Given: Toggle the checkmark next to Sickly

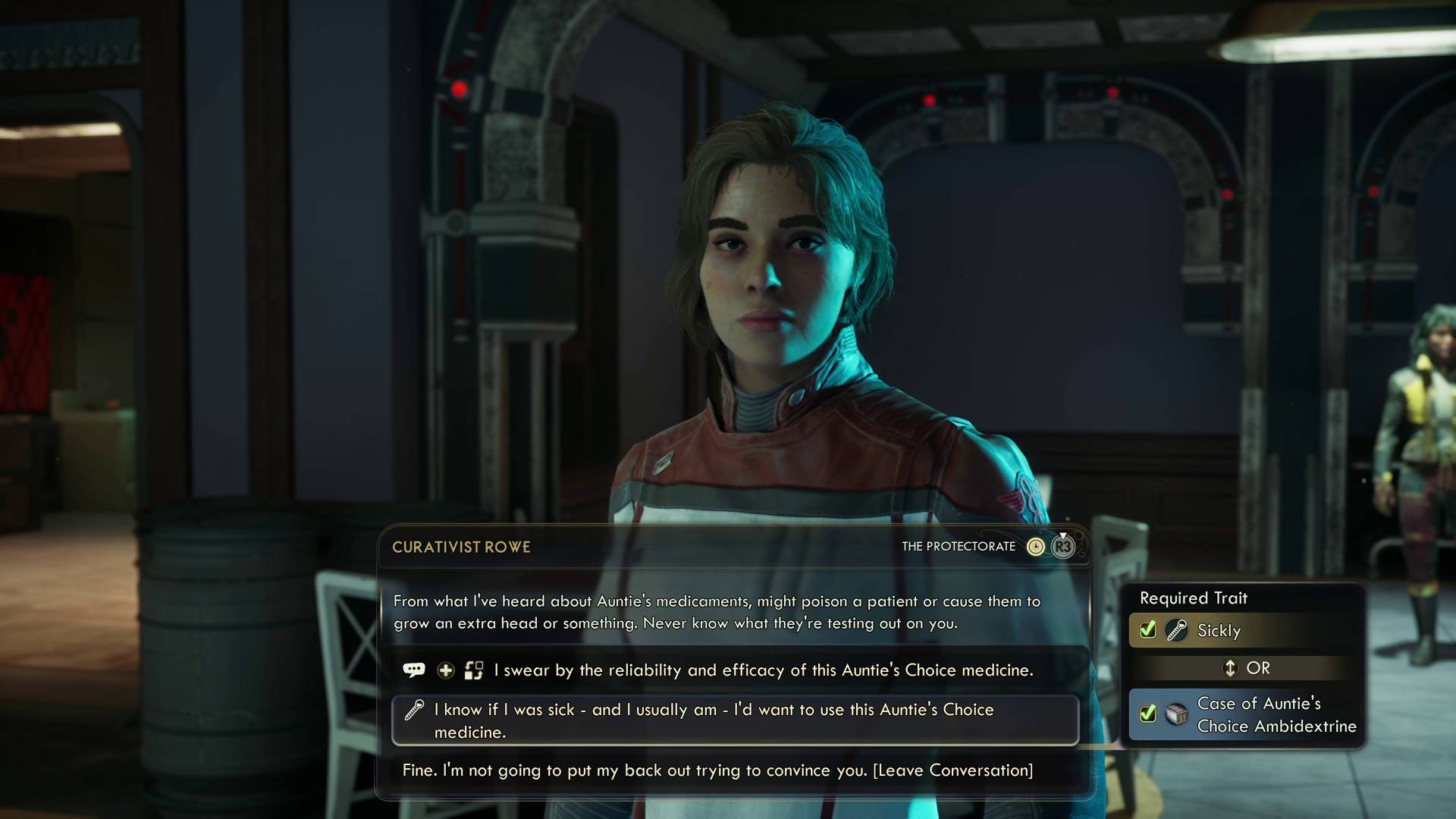Looking at the screenshot, I should click(x=1147, y=629).
